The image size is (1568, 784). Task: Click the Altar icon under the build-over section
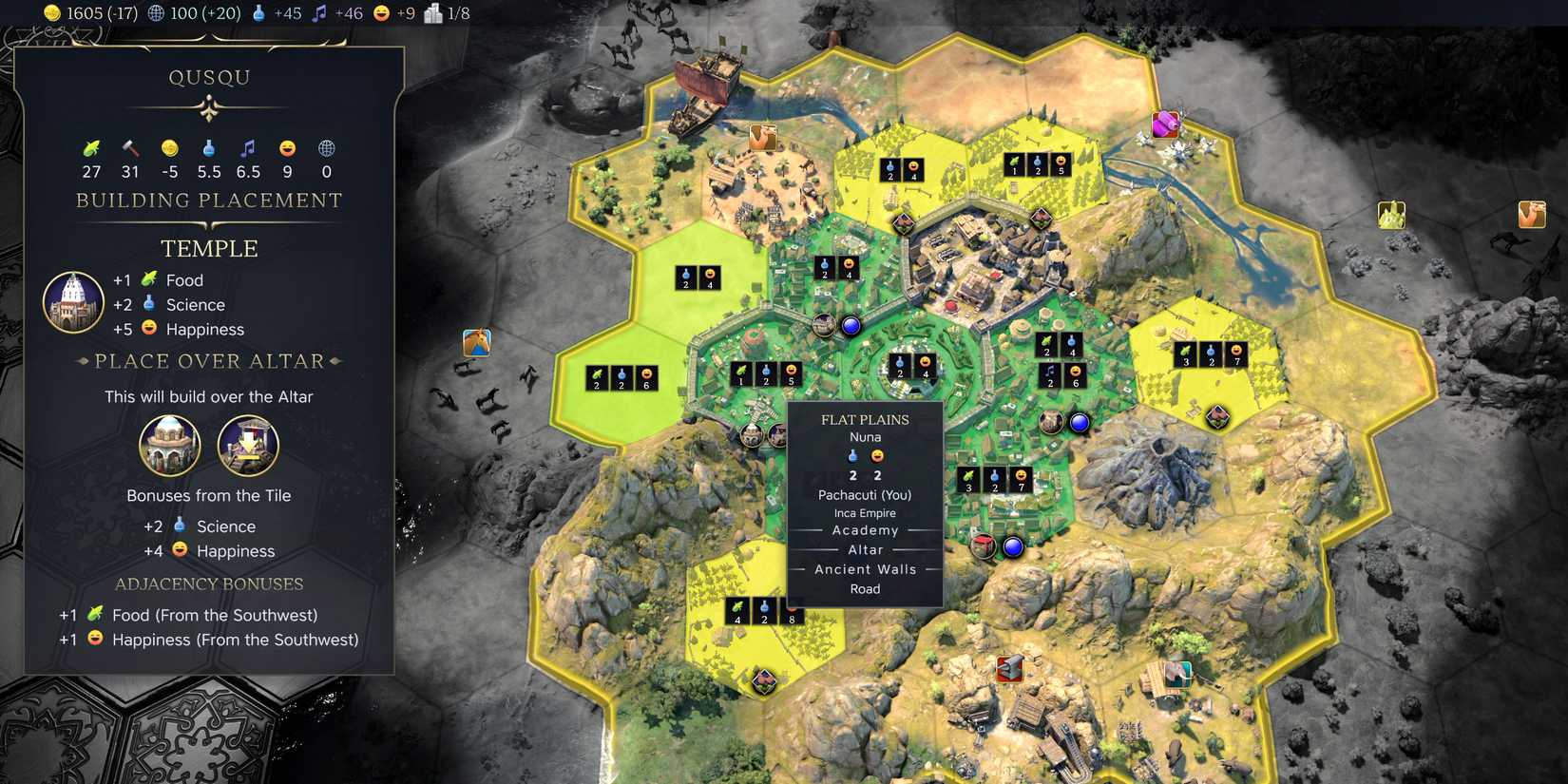[170, 445]
